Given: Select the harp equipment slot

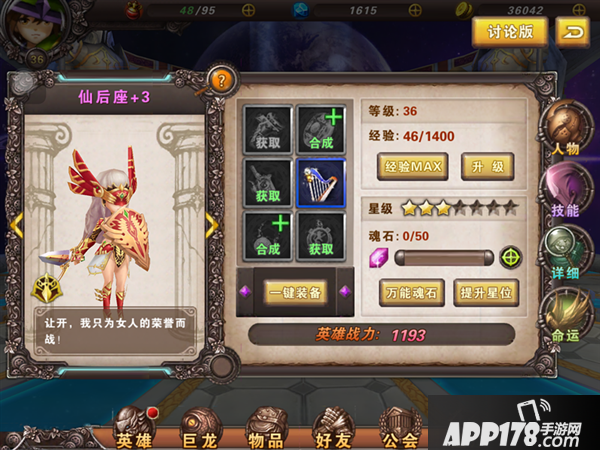Looking at the screenshot, I should click(x=321, y=183).
